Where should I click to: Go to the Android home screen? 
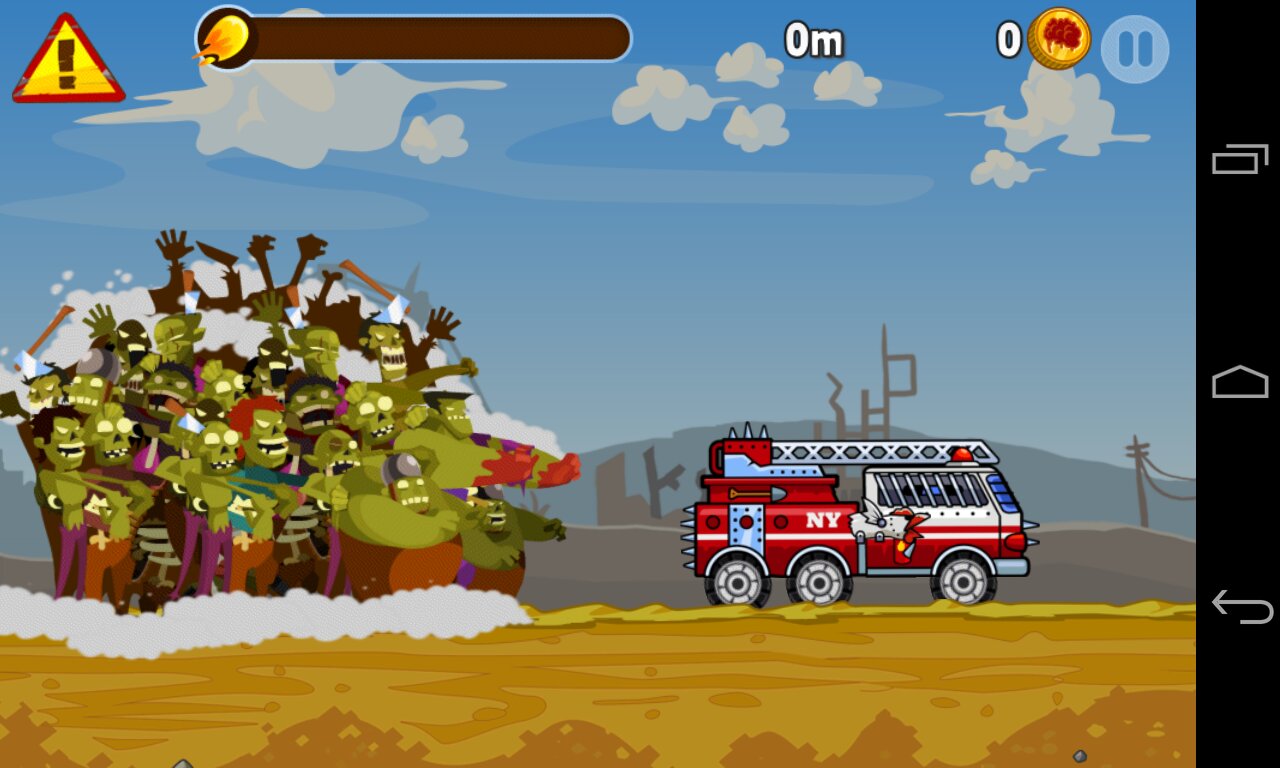(1240, 383)
